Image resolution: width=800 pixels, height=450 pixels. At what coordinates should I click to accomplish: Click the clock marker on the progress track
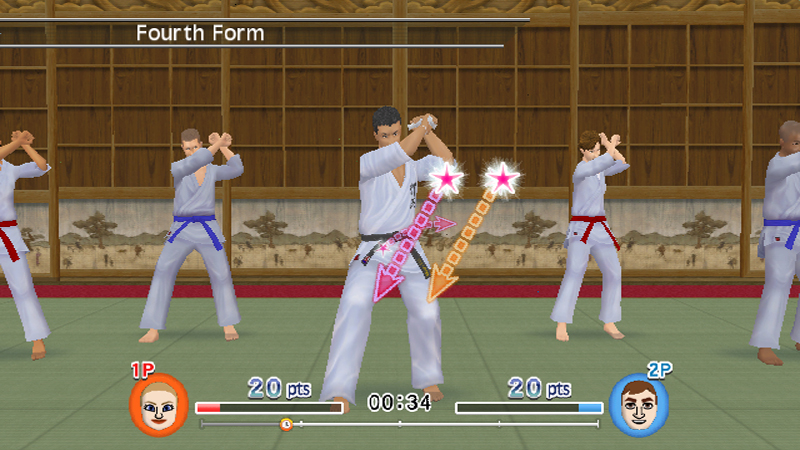point(286,424)
